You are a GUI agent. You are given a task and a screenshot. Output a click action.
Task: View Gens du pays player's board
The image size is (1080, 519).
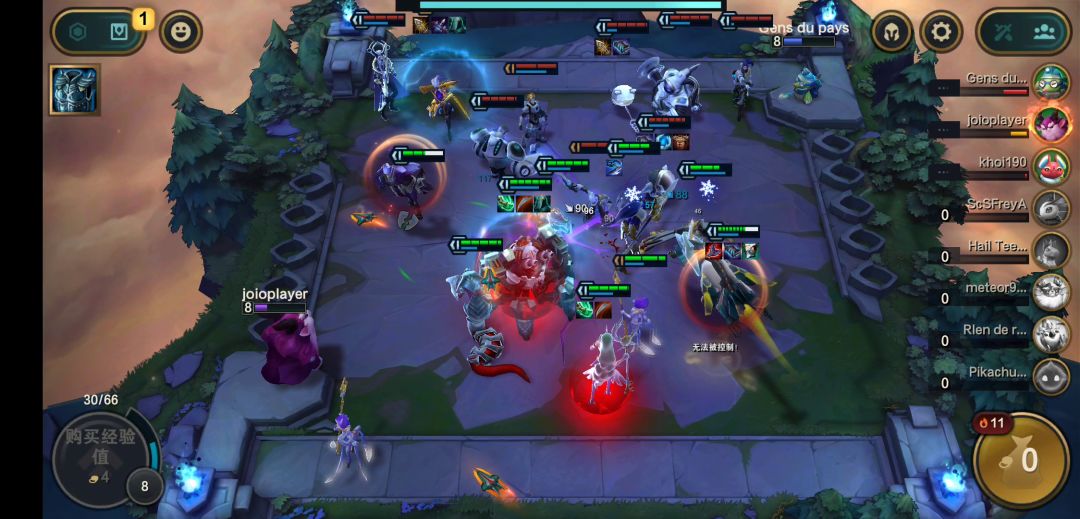pyautogui.click(x=1050, y=82)
